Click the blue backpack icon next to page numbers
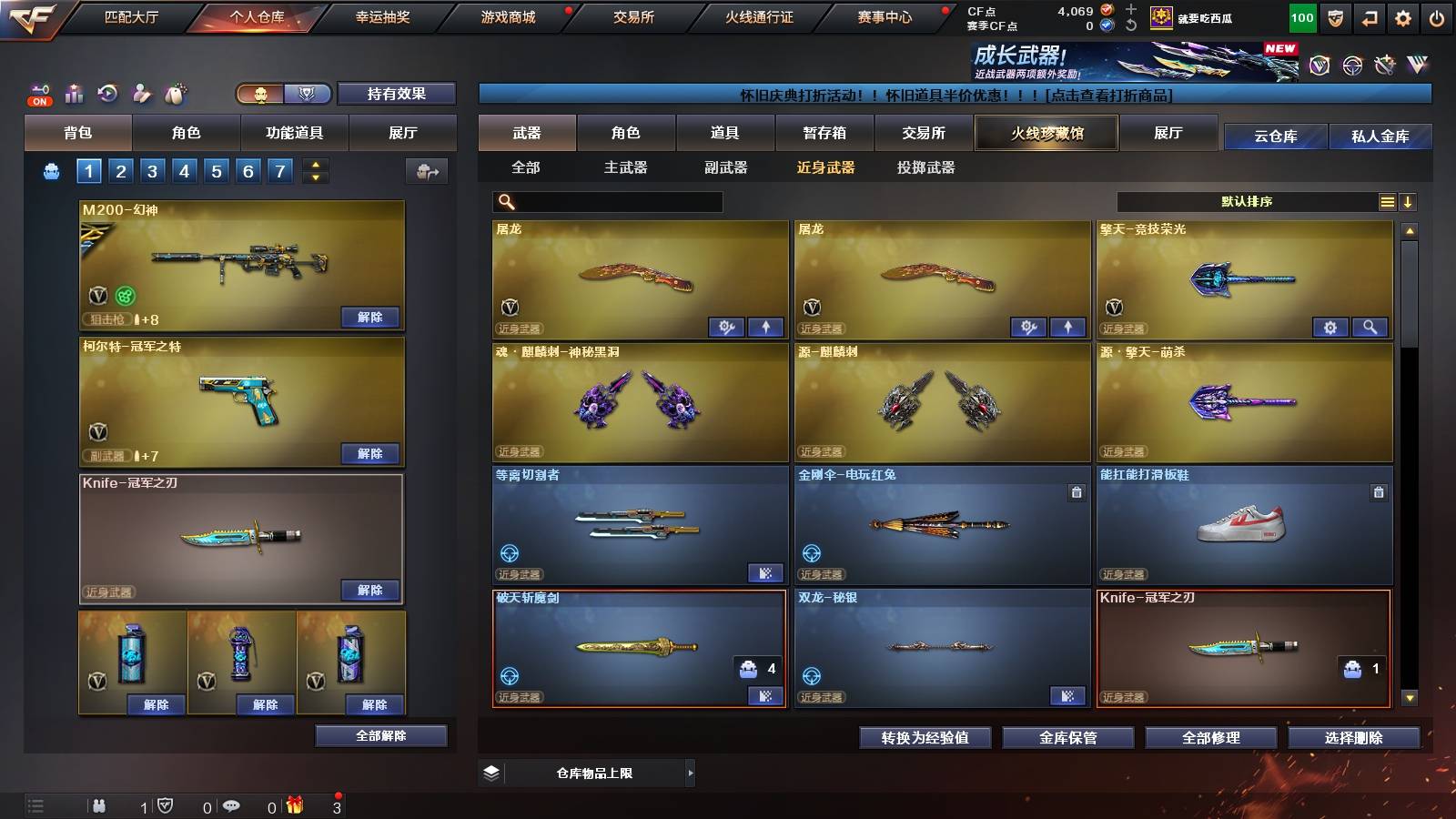Viewport: 1456px width, 819px height. pos(53,169)
